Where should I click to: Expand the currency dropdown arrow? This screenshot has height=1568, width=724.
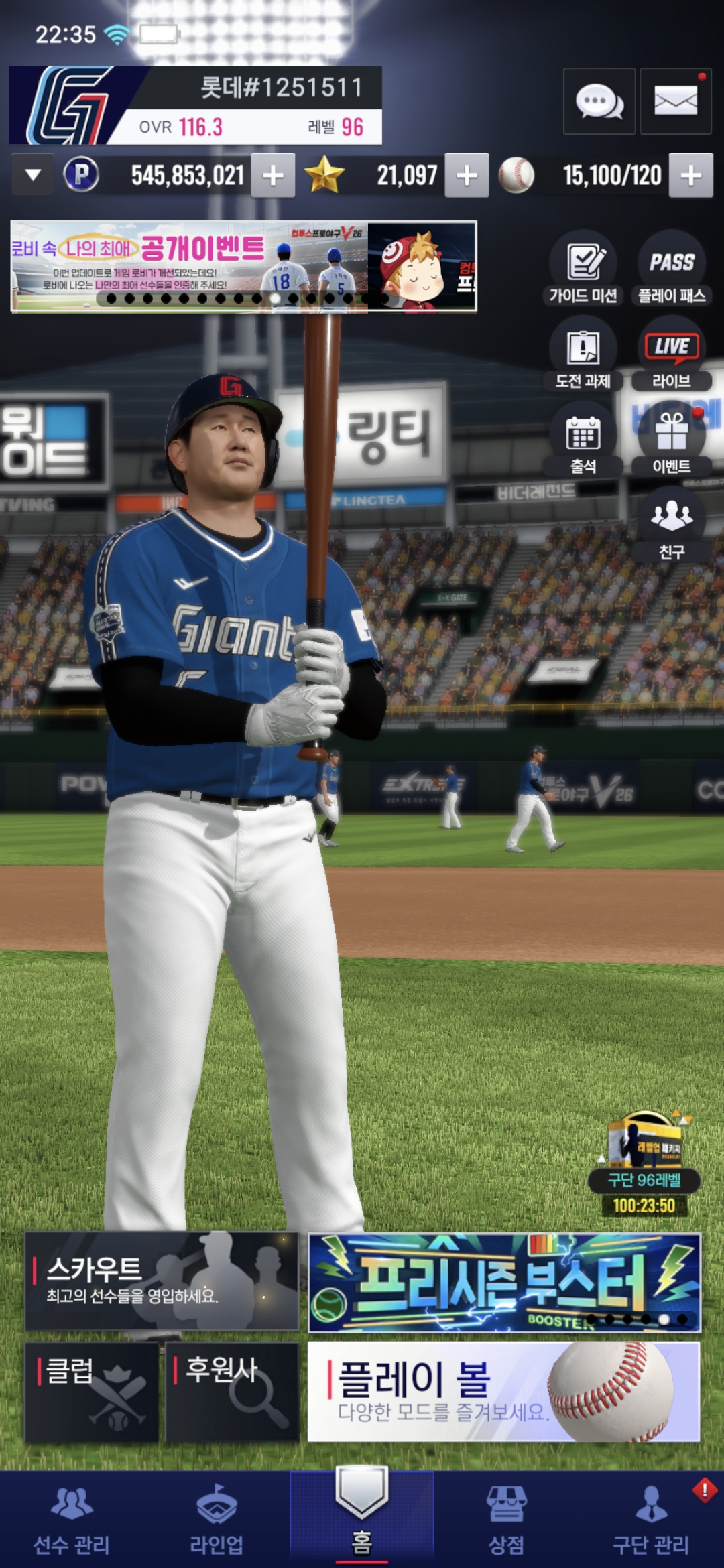click(33, 176)
